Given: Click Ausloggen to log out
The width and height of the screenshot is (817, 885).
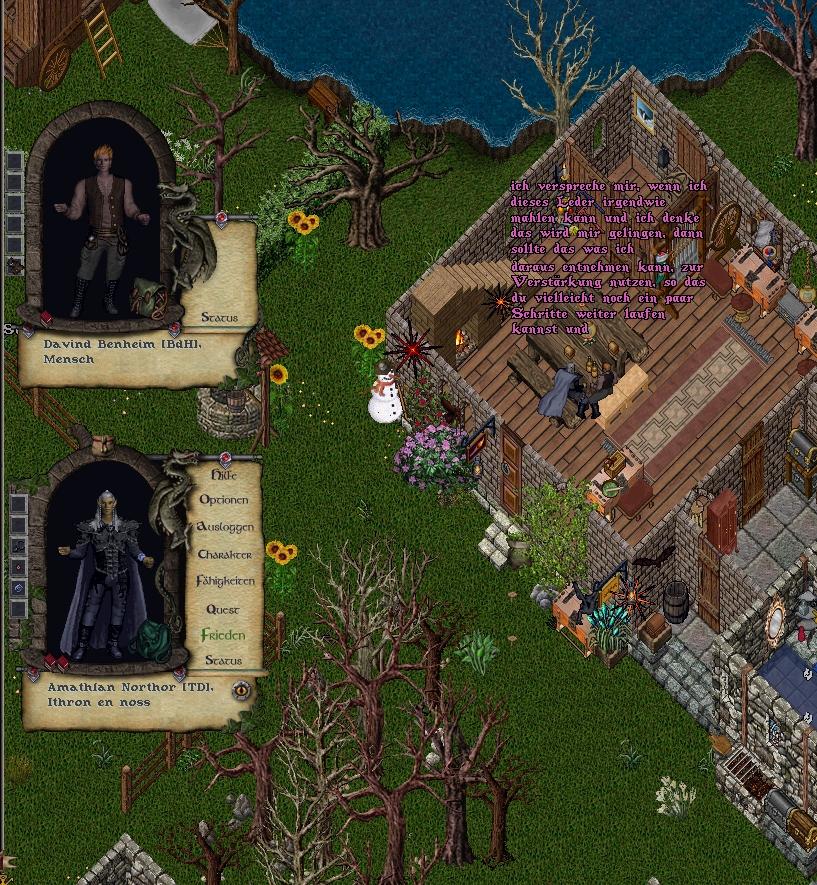Looking at the screenshot, I should [x=224, y=526].
